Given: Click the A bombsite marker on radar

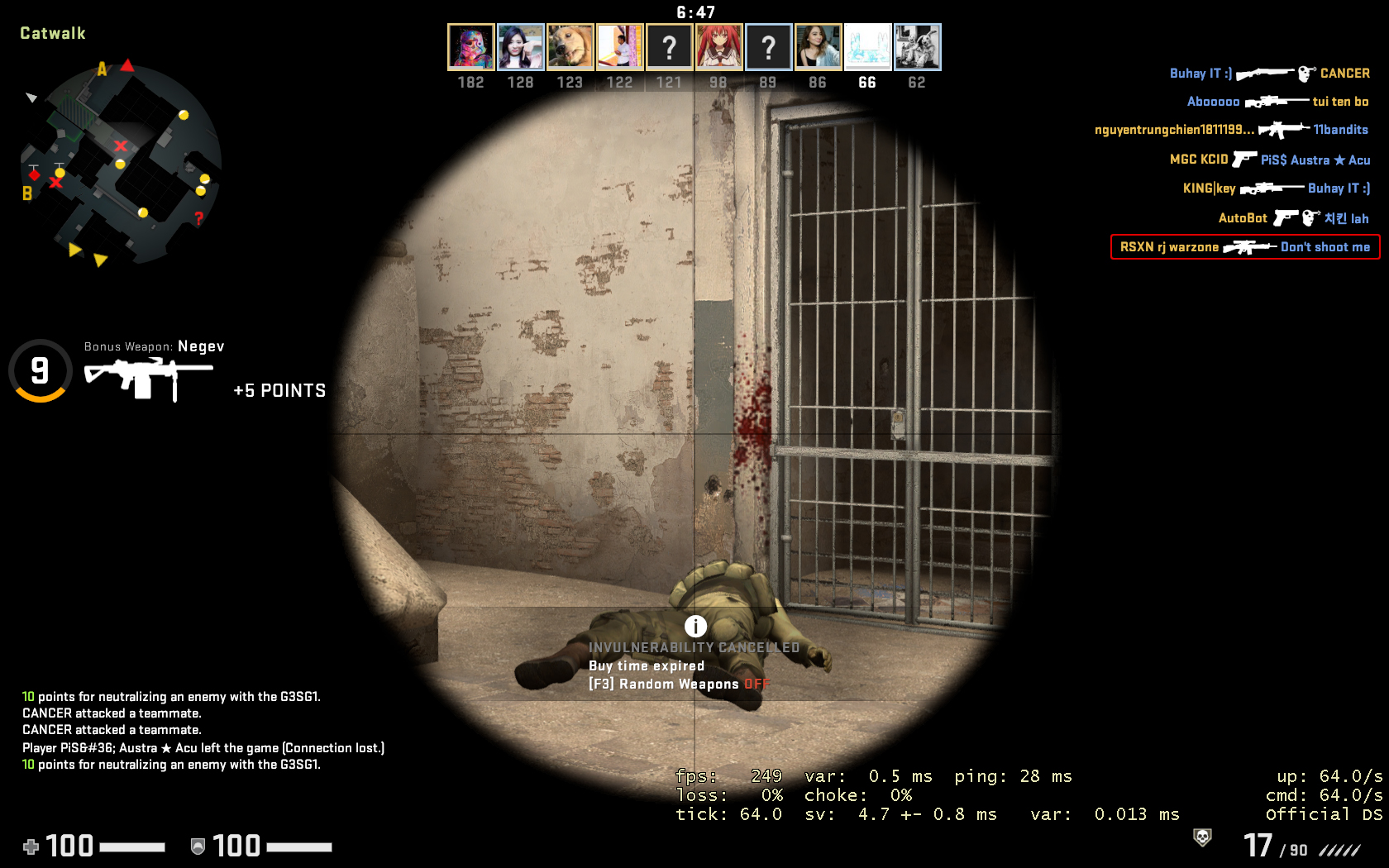Looking at the screenshot, I should coord(103,69).
